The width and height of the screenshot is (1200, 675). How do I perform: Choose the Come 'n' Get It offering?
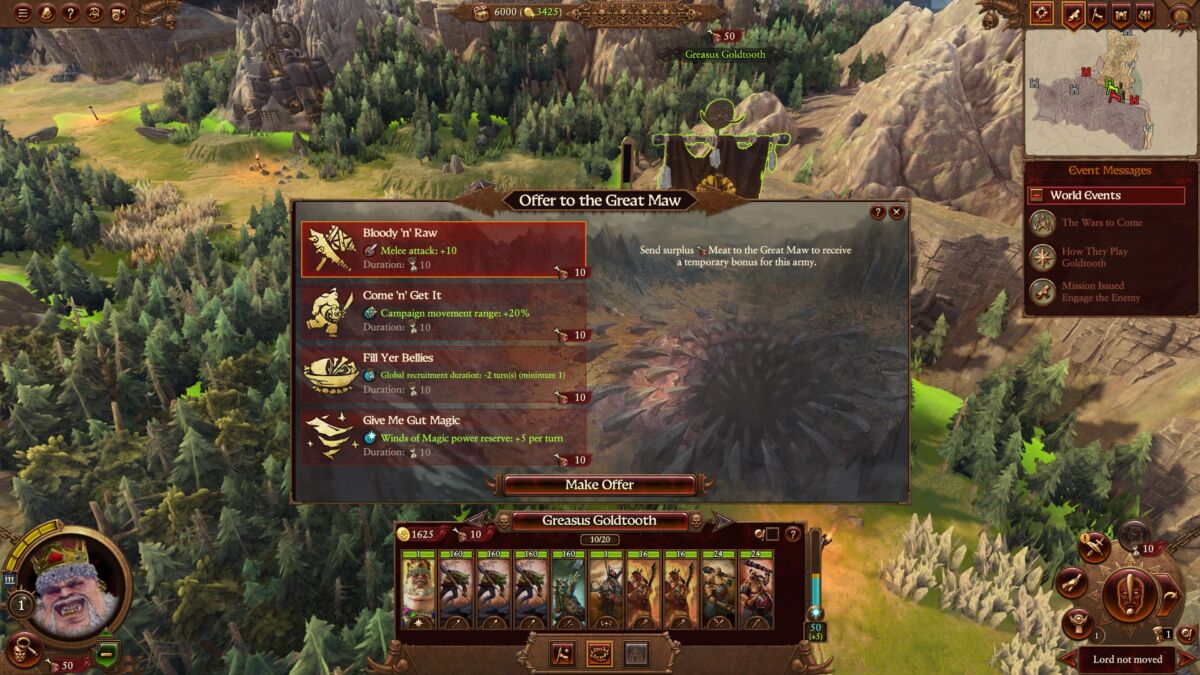[x=443, y=312]
